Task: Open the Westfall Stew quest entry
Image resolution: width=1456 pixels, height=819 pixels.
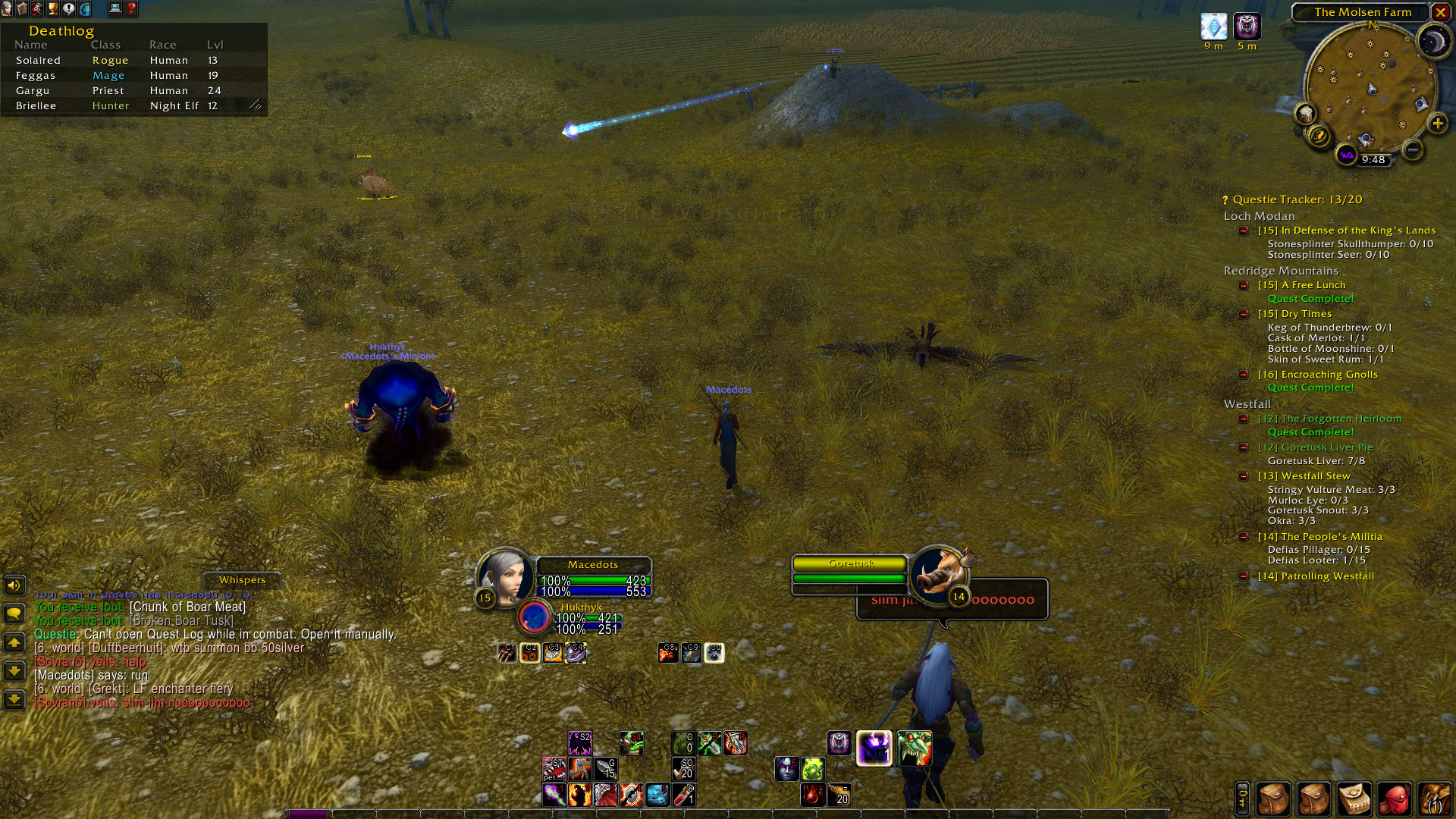Action: [x=1315, y=476]
